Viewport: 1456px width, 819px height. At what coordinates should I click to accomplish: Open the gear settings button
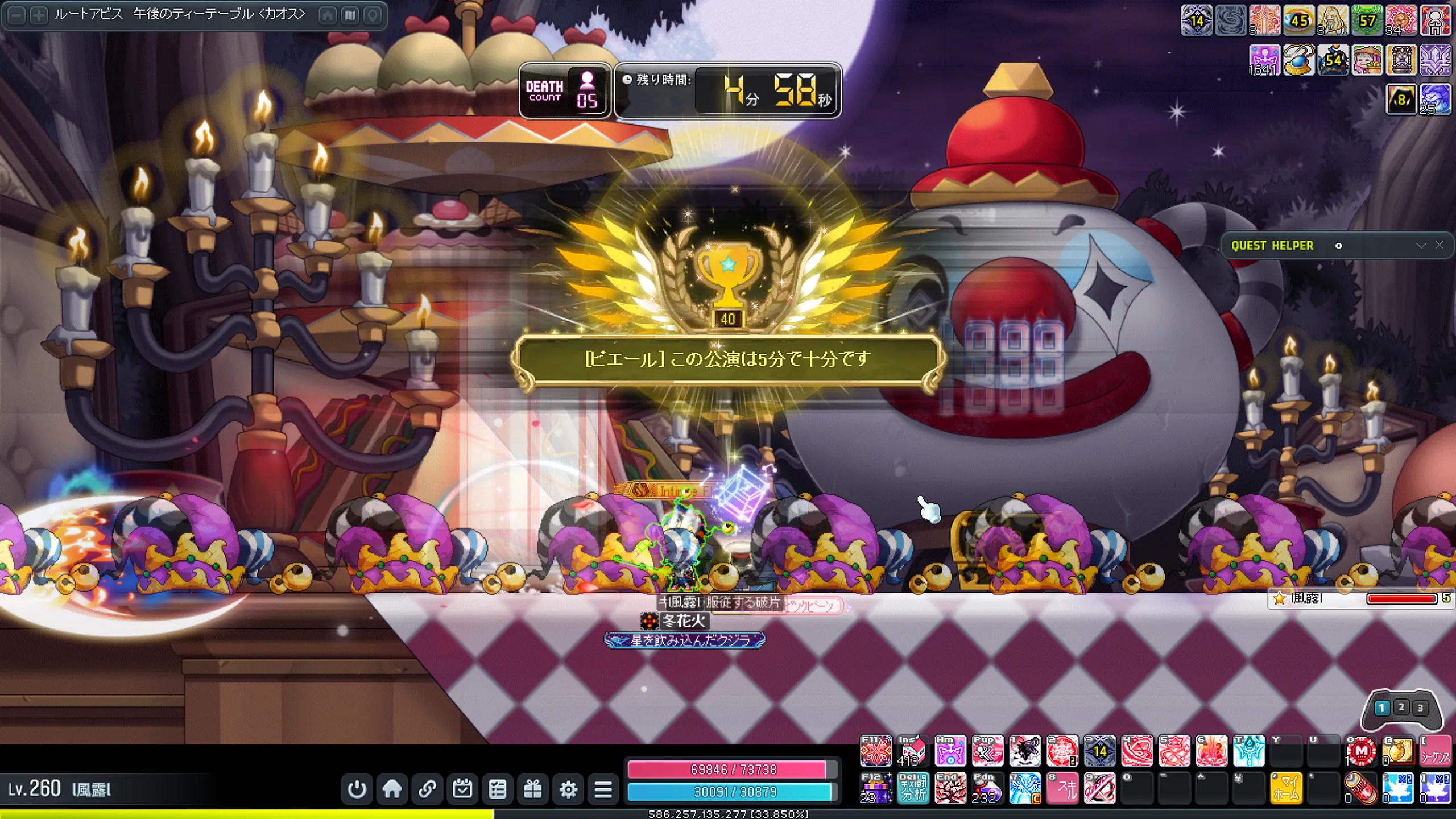click(568, 789)
